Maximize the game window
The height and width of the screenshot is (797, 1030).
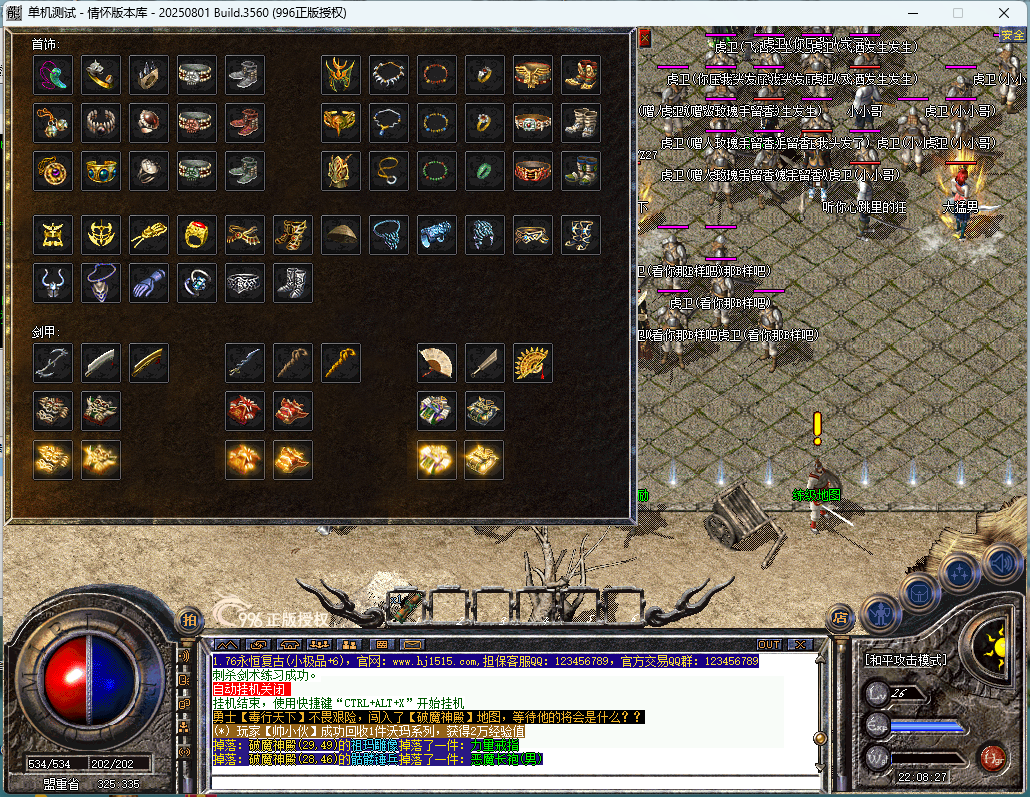coord(958,13)
